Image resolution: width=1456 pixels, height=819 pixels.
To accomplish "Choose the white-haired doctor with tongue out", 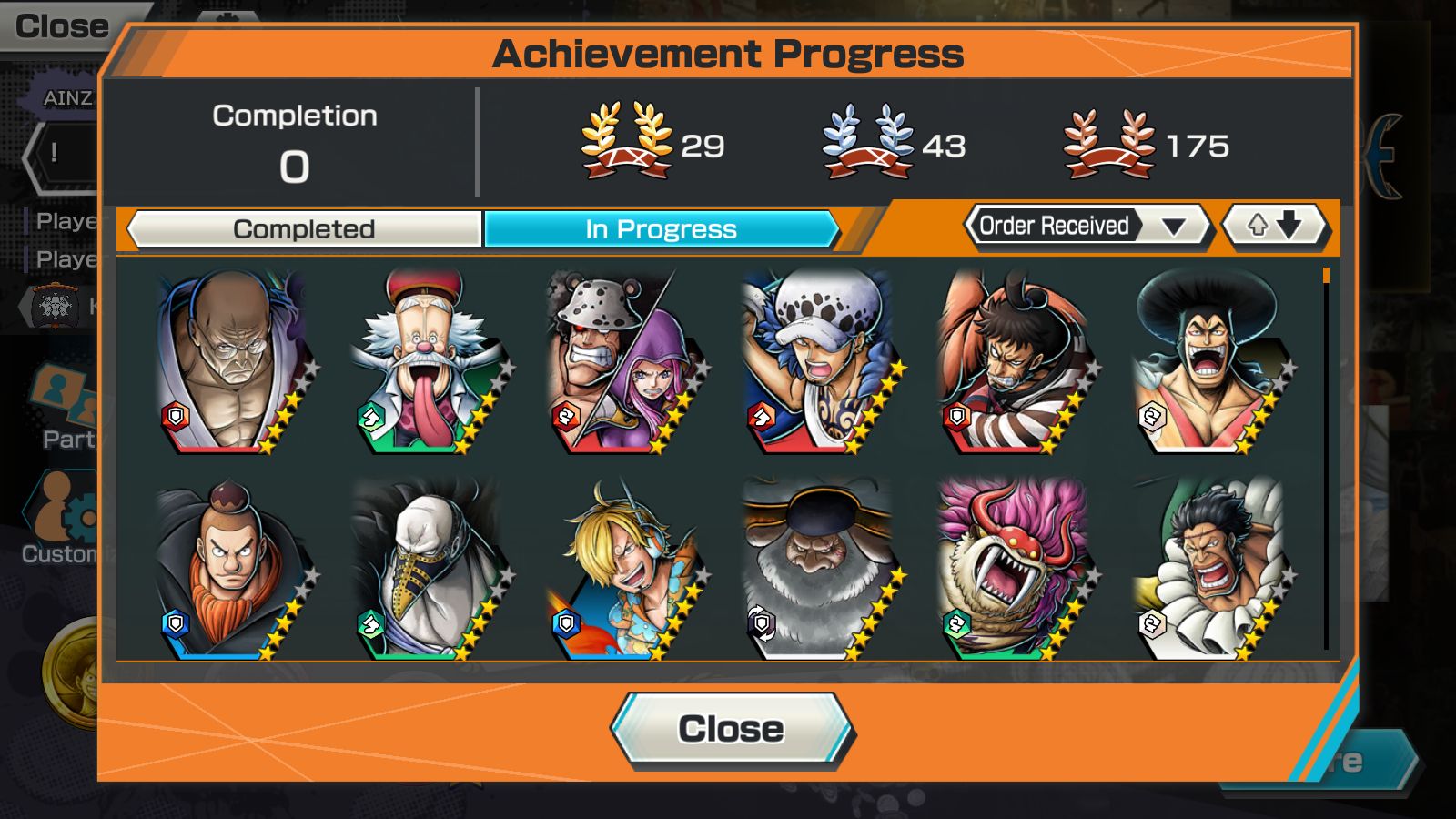I will click(430, 361).
